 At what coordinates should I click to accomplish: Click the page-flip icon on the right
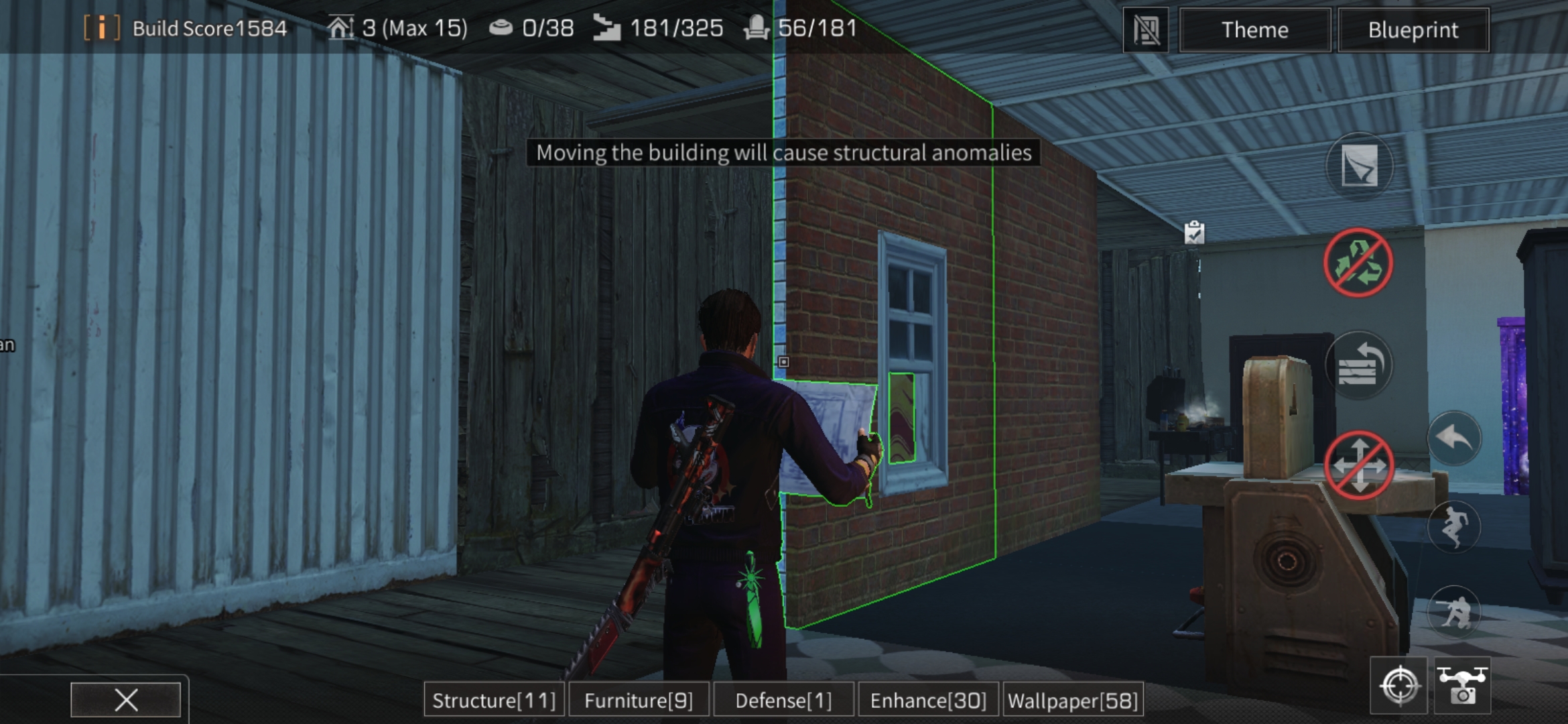[x=1360, y=163]
